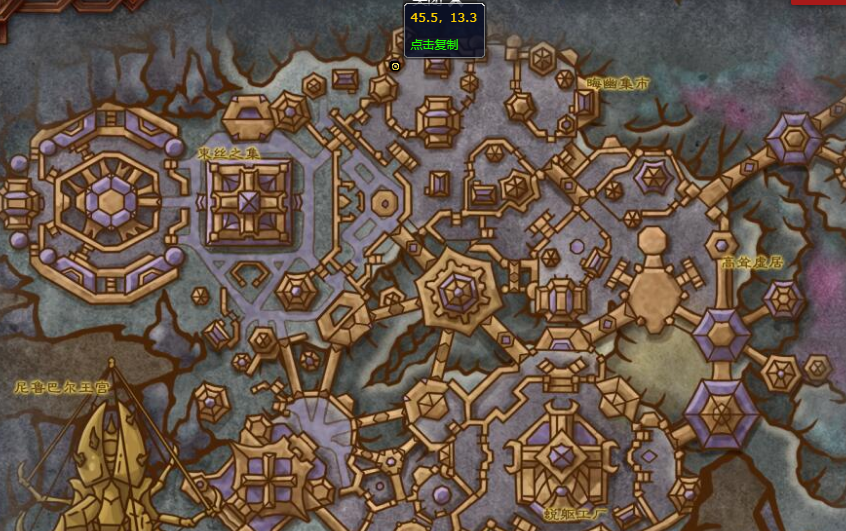Copy the coordinates via 点击复制
846x531 pixels.
[434, 44]
